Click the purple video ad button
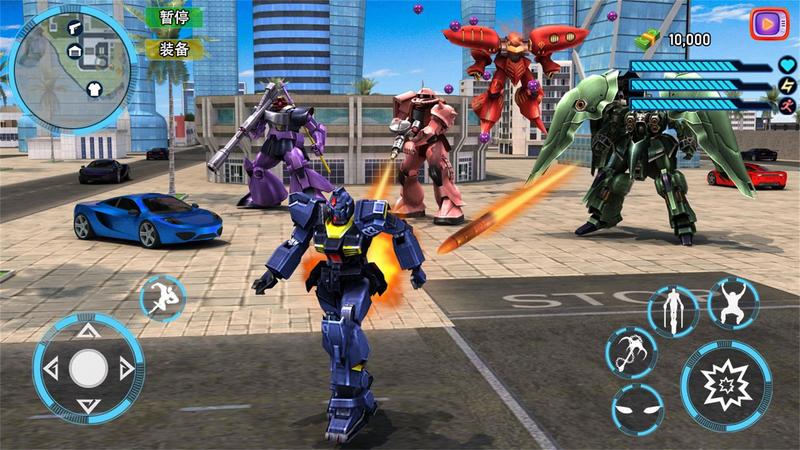This screenshot has width=800, height=450. (769, 23)
